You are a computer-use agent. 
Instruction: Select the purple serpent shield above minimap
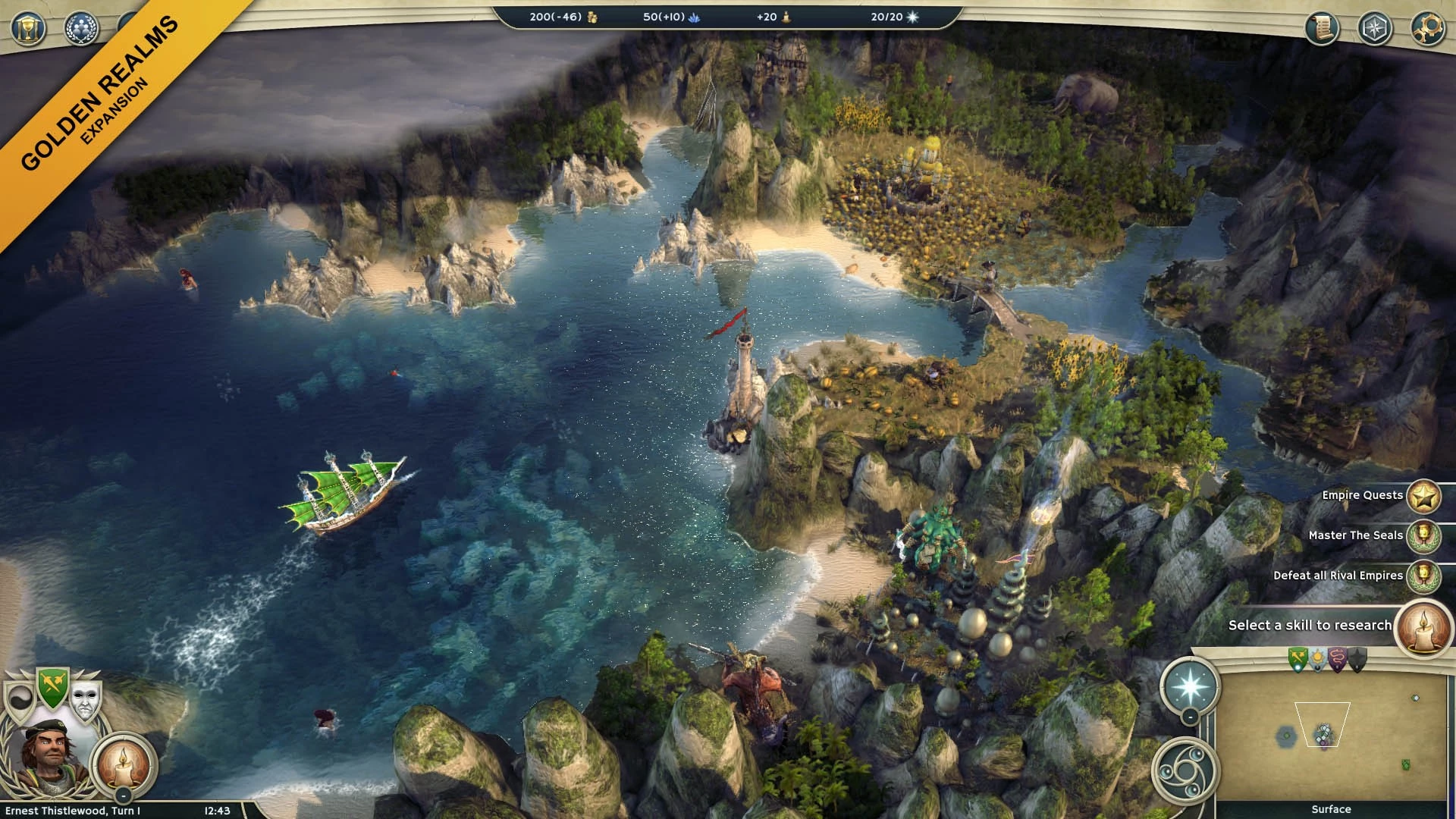(1338, 659)
